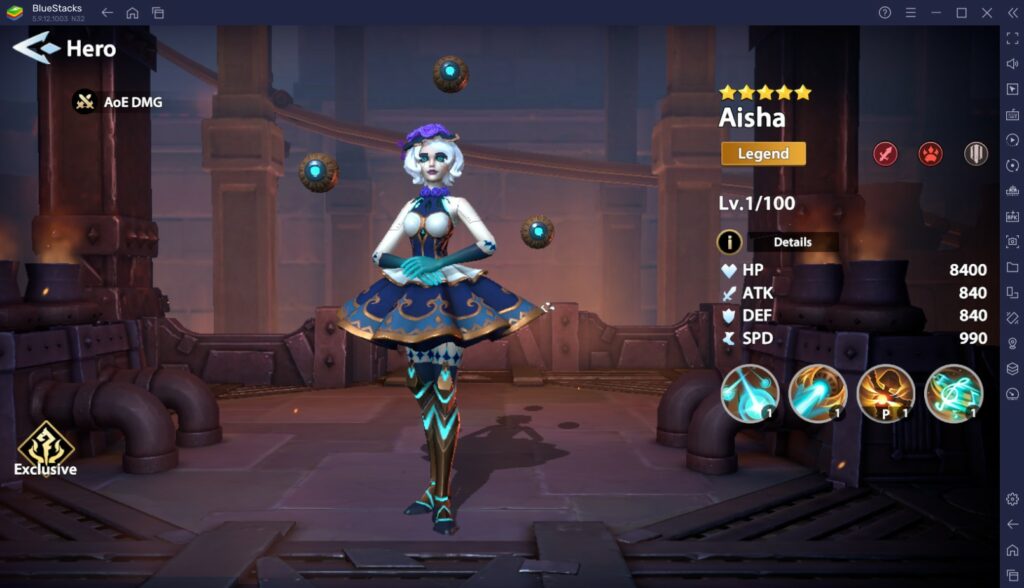Screen dimensions: 1024x588
Task: Select the red sword class icon
Action: point(885,154)
